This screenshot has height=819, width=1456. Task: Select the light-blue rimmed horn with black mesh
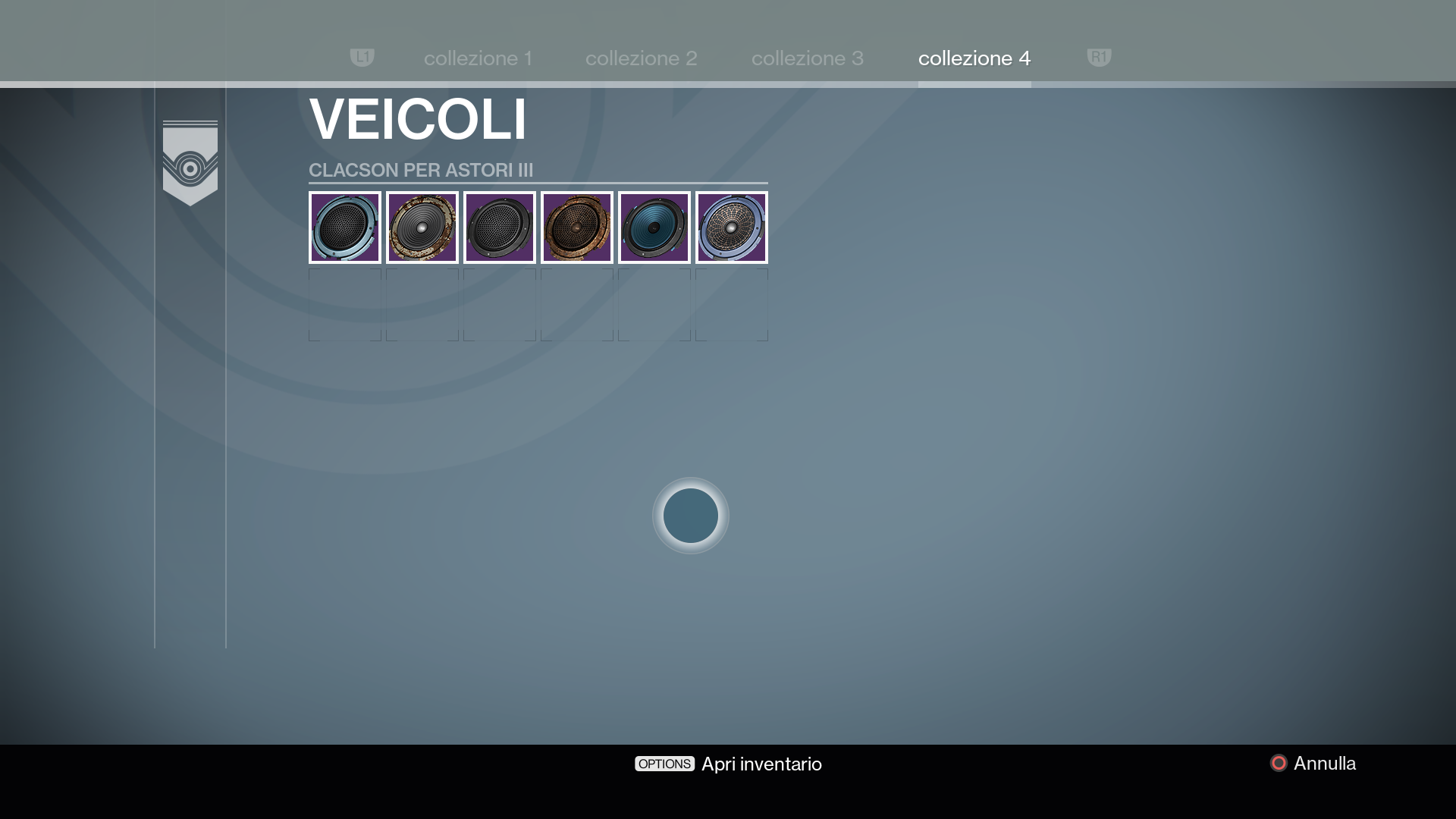[x=345, y=227]
